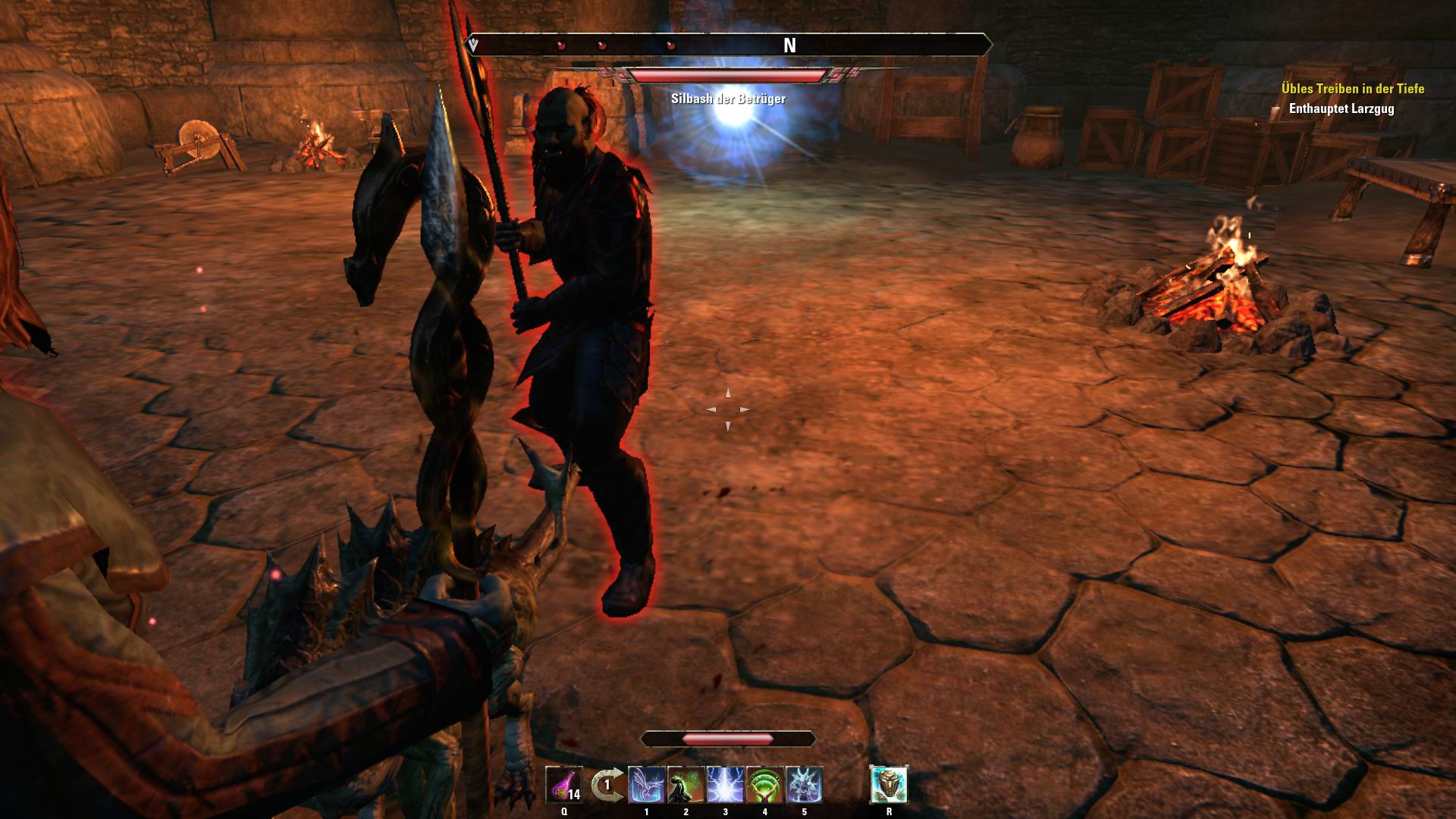
Task: Use the potion in quickslot Q
Action: click(564, 783)
